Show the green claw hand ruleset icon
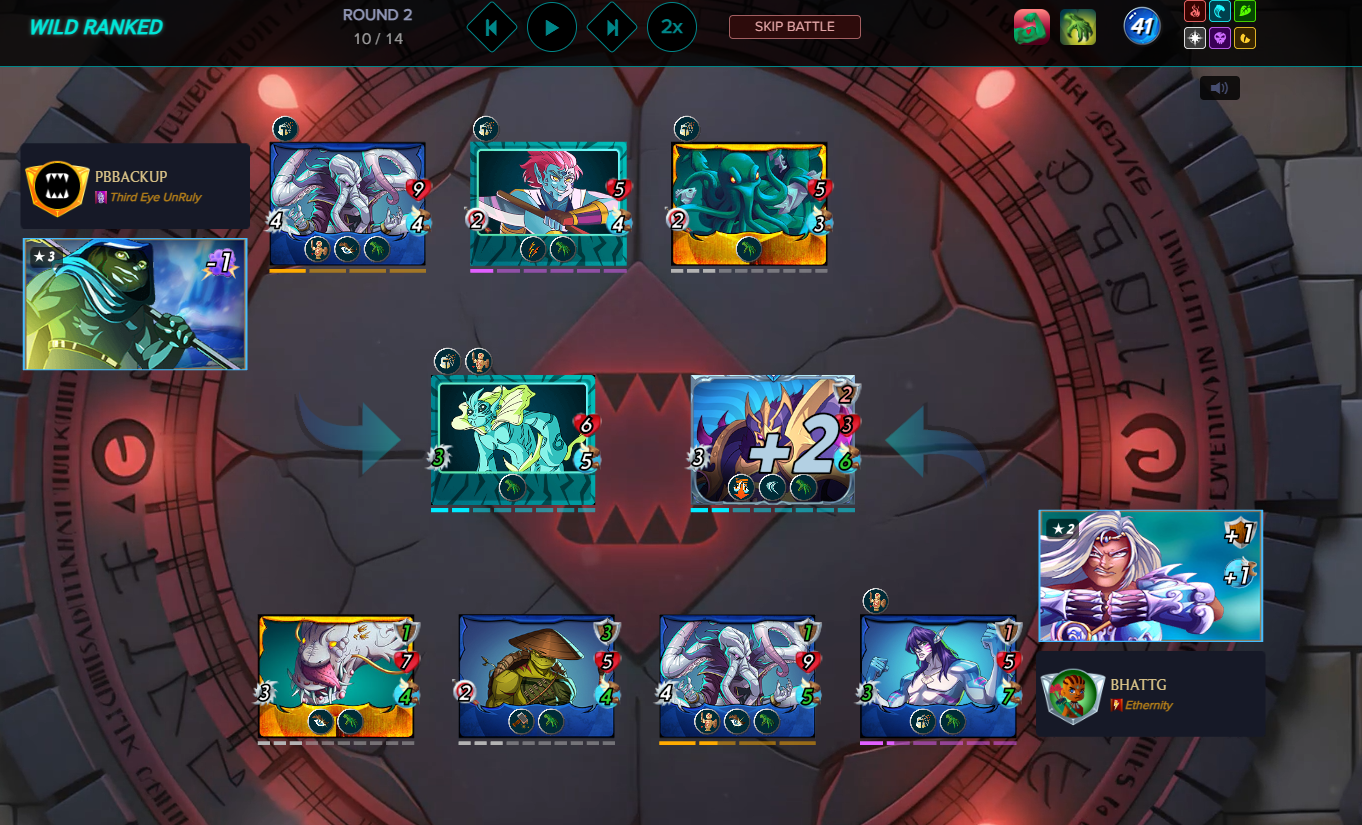 [1078, 27]
